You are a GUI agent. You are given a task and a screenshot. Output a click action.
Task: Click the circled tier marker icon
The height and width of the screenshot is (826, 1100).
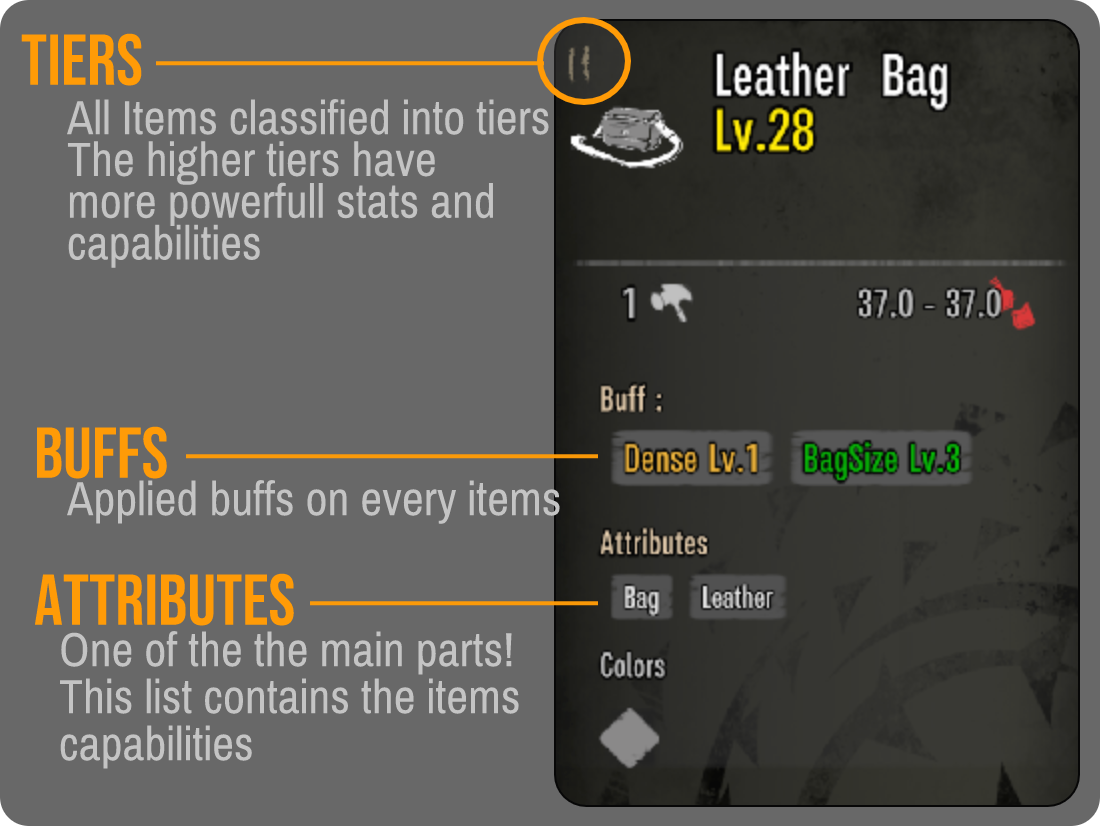580,62
